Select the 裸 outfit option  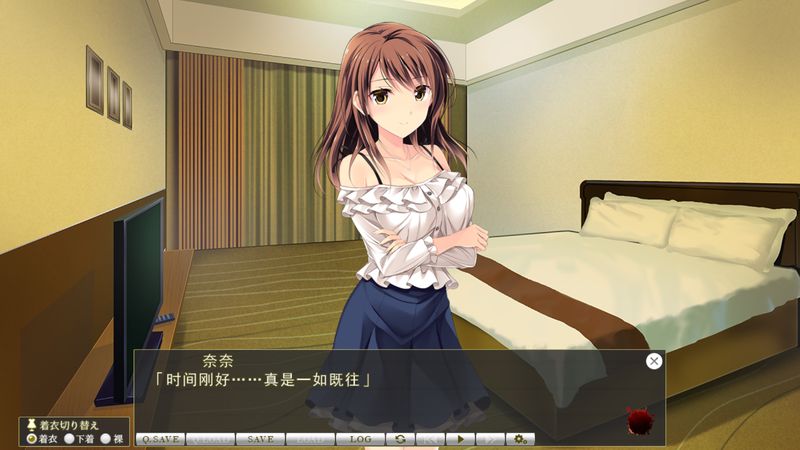105,438
